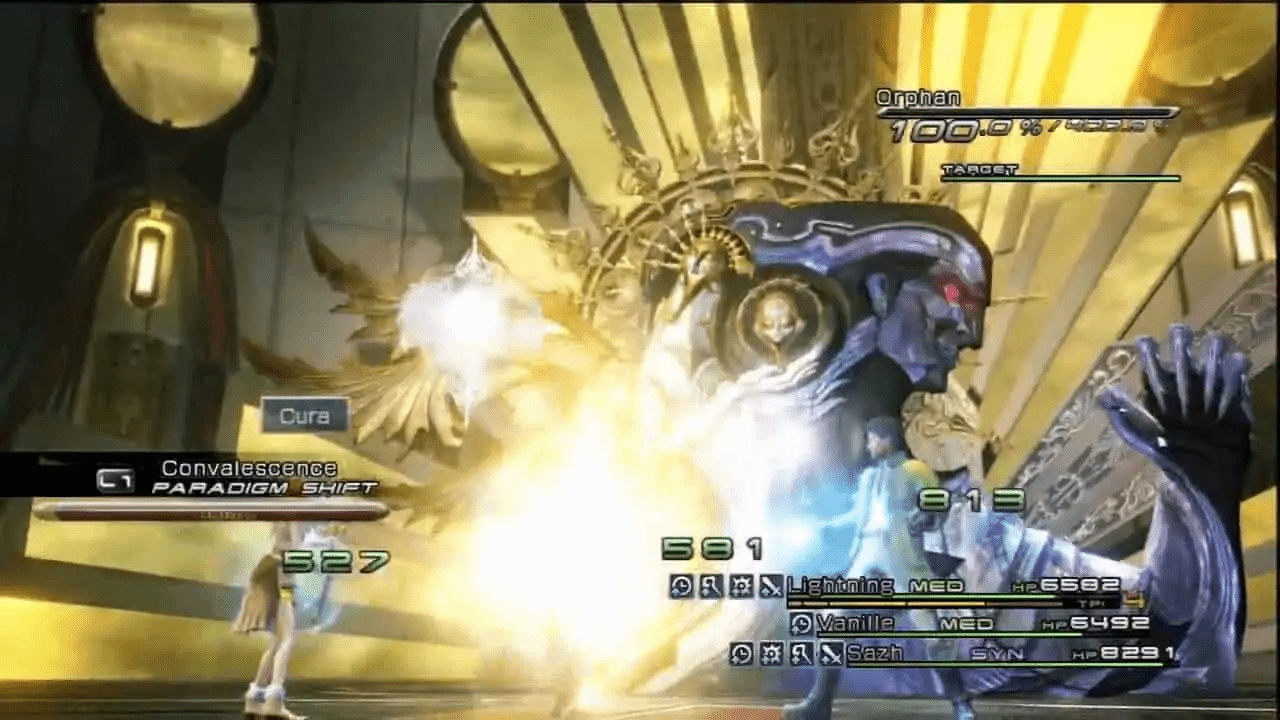
Task: Select the Orphan enemy nameplate
Action: (x=916, y=98)
